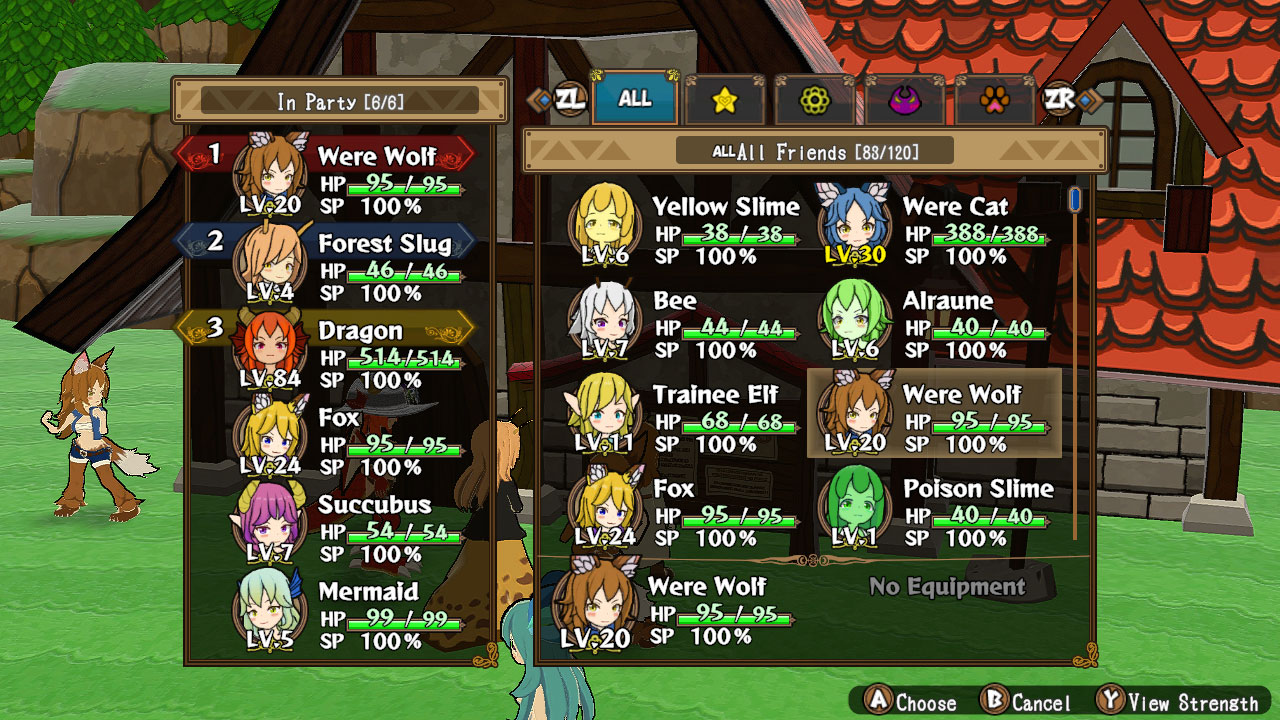Select the ALL friends tab
The height and width of the screenshot is (720, 1280).
634,99
